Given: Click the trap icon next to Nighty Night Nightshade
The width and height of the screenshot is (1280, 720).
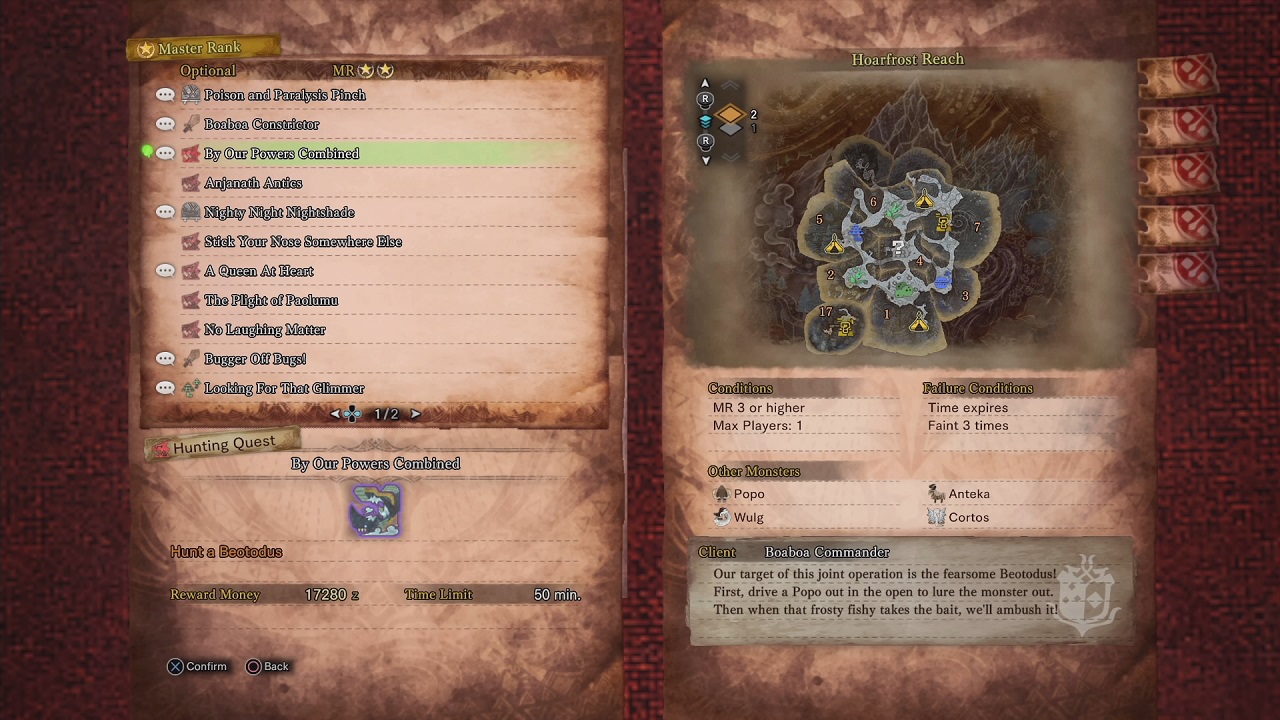Looking at the screenshot, I should tap(192, 211).
